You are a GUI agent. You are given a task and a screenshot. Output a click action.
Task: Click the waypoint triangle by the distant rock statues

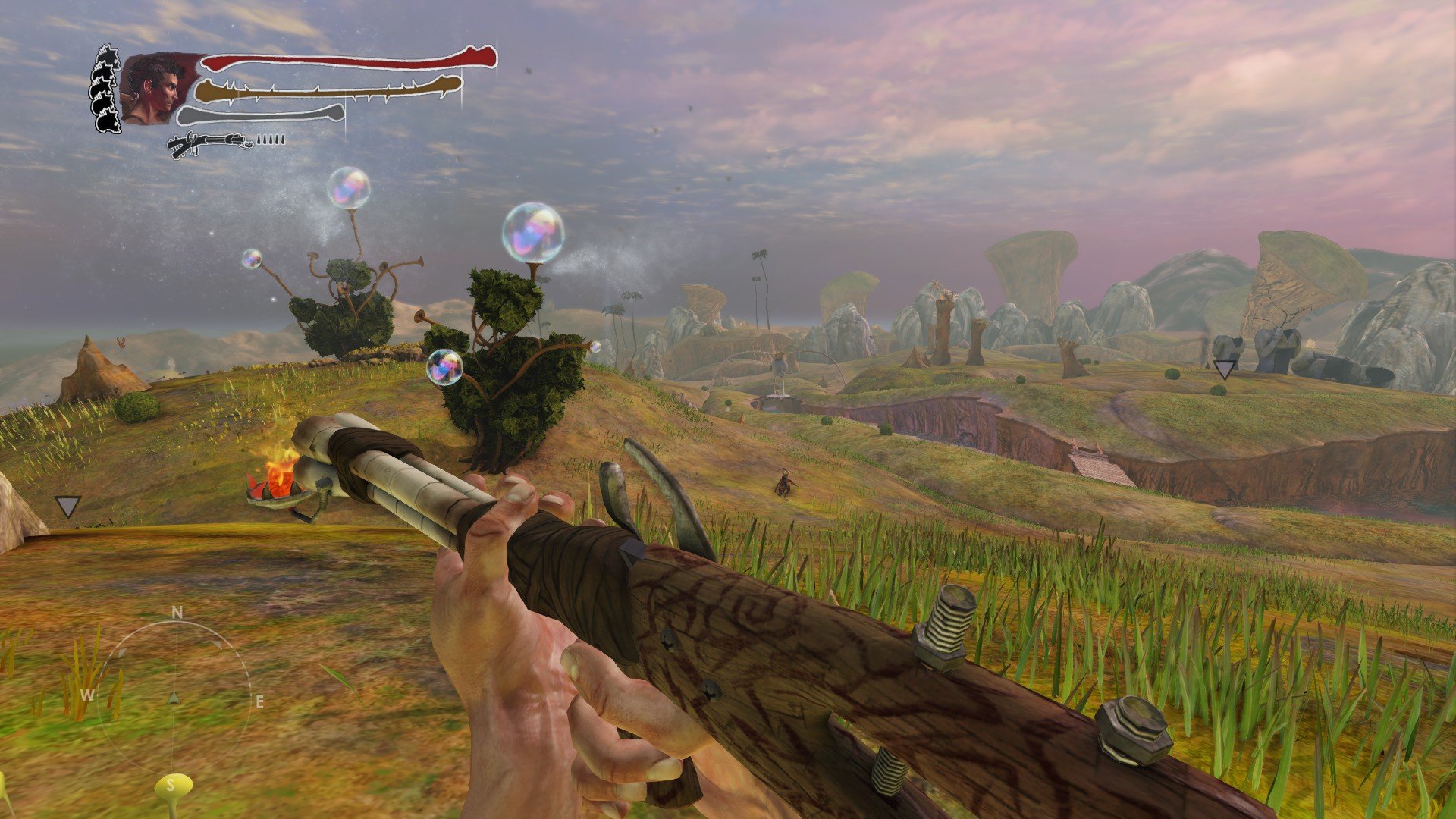1224,369
